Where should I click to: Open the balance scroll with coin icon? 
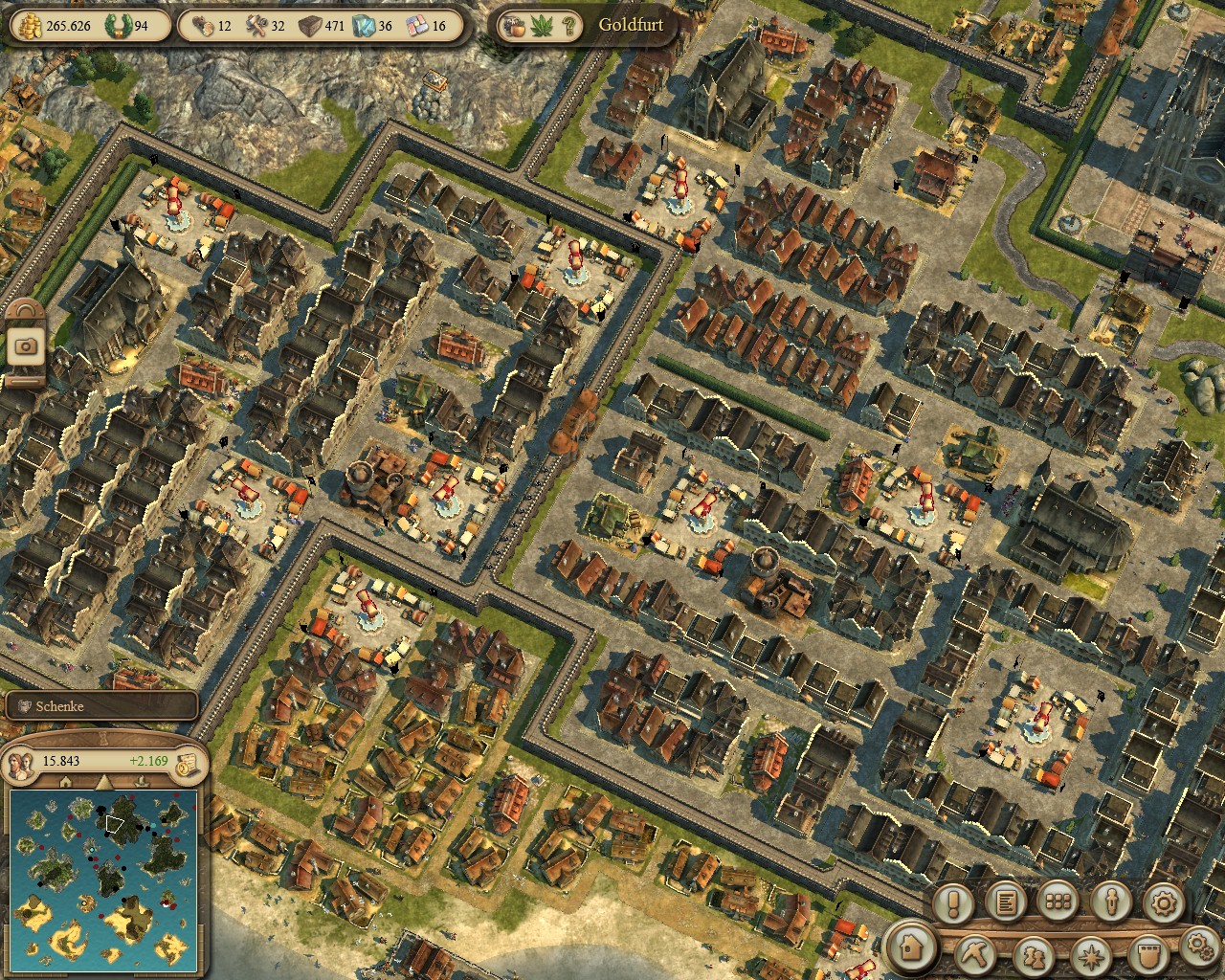[x=189, y=763]
